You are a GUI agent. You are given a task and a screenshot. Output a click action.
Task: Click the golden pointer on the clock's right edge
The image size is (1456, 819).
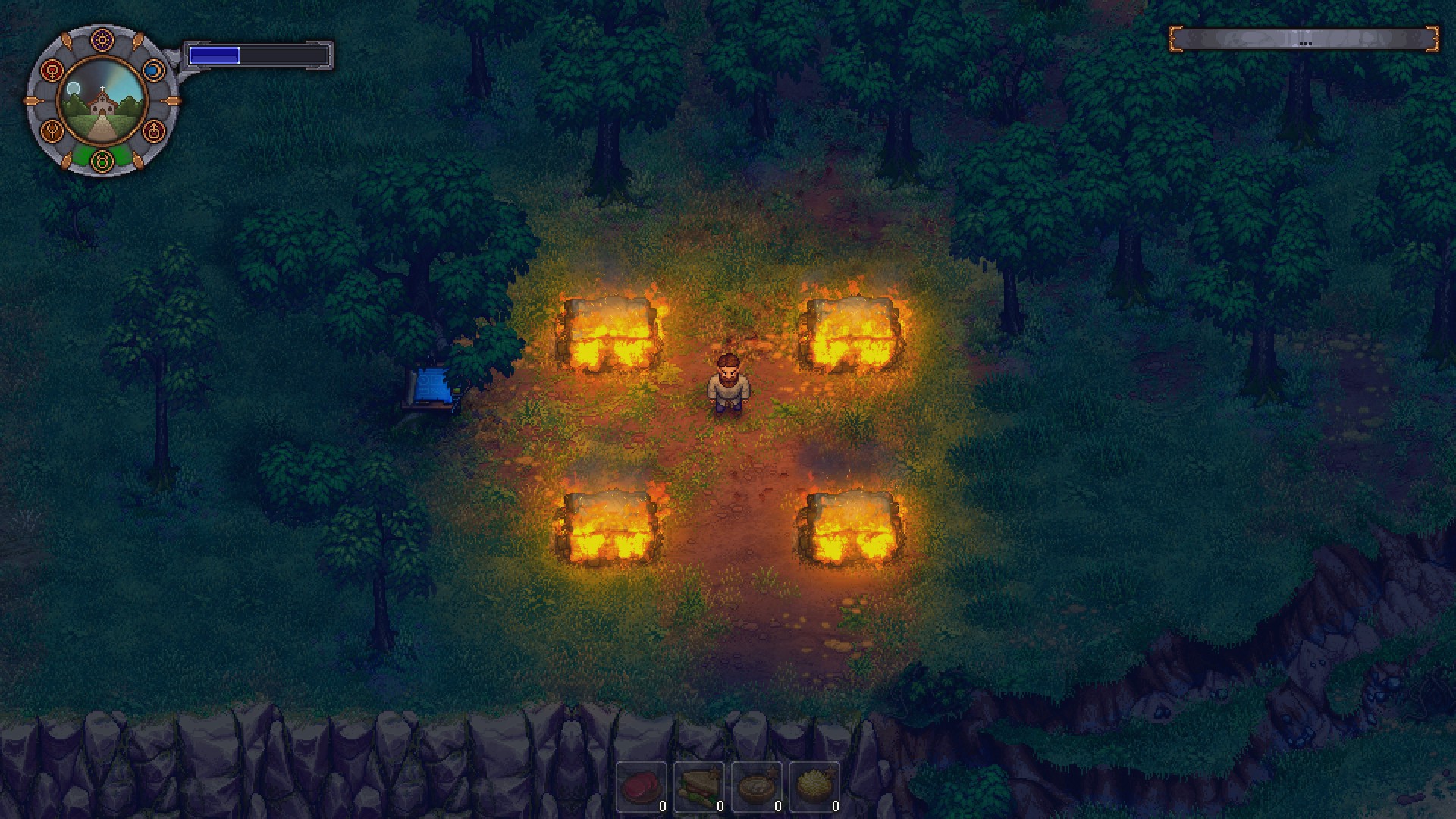pos(171,101)
